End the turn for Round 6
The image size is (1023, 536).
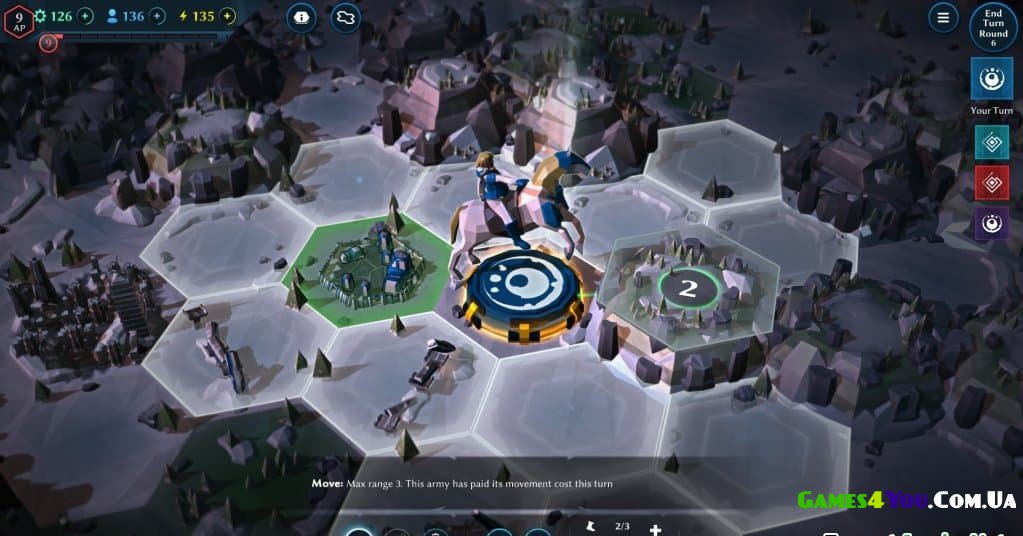click(993, 27)
